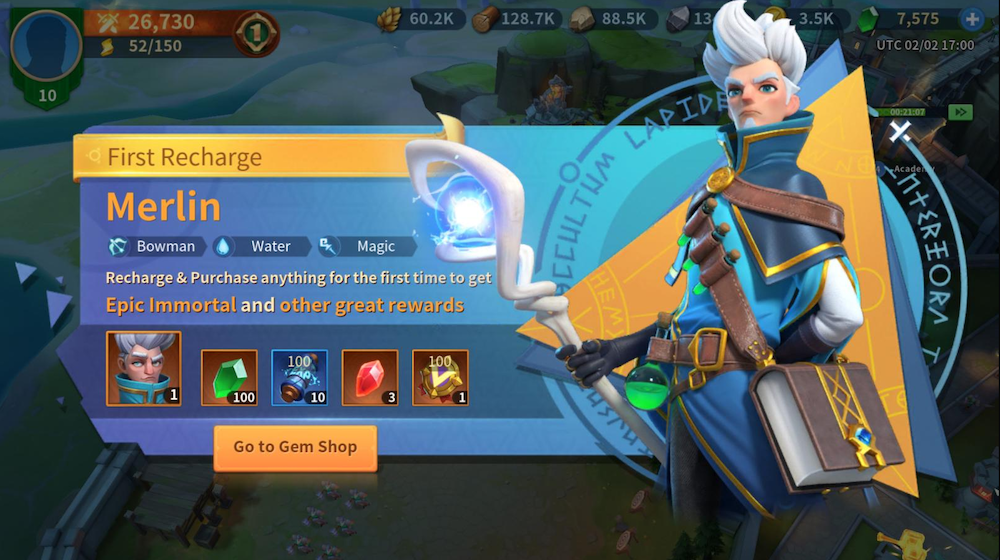This screenshot has height=560, width=1000.
Task: Tap the green gem reward slot
Action: click(x=229, y=377)
